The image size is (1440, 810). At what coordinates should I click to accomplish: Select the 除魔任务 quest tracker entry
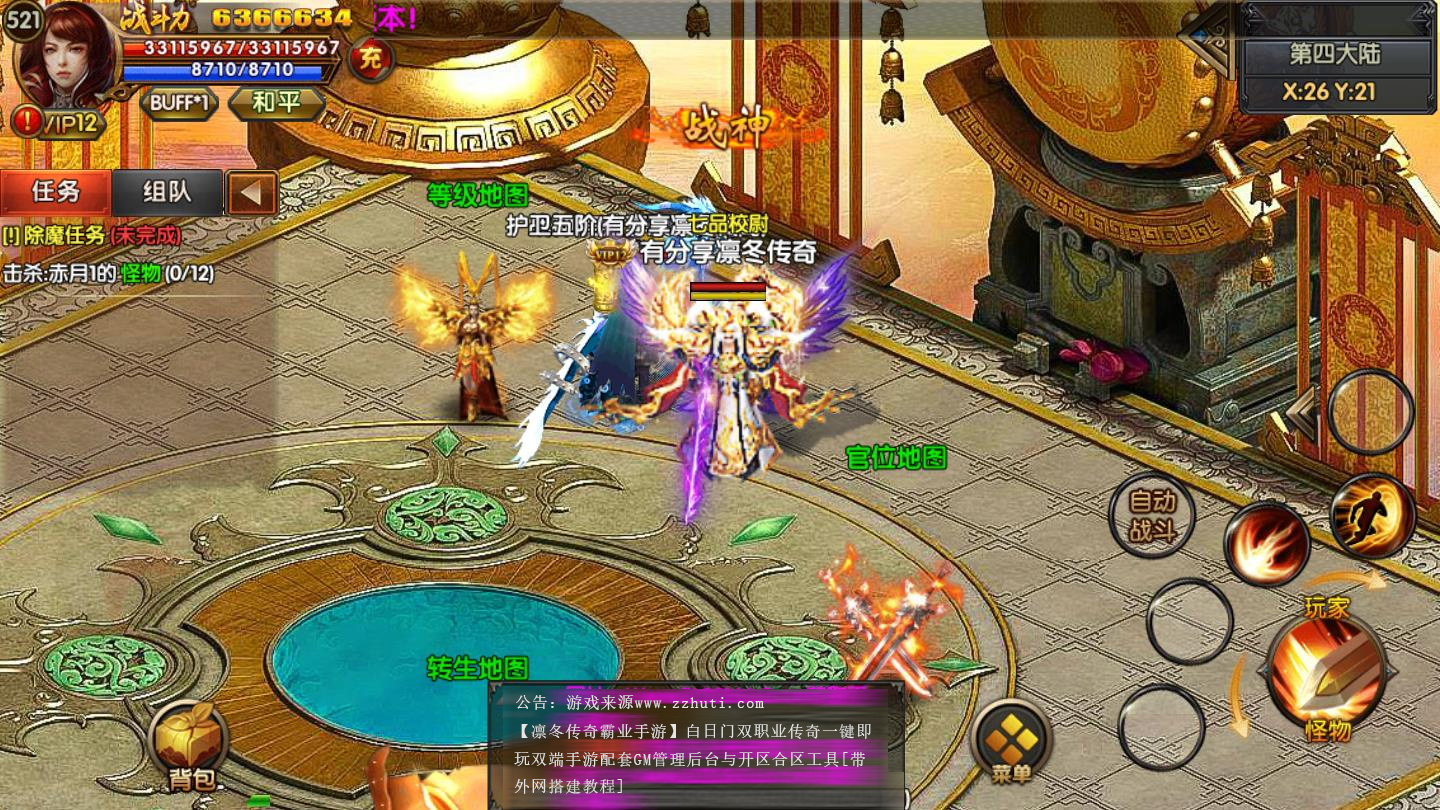(92, 236)
